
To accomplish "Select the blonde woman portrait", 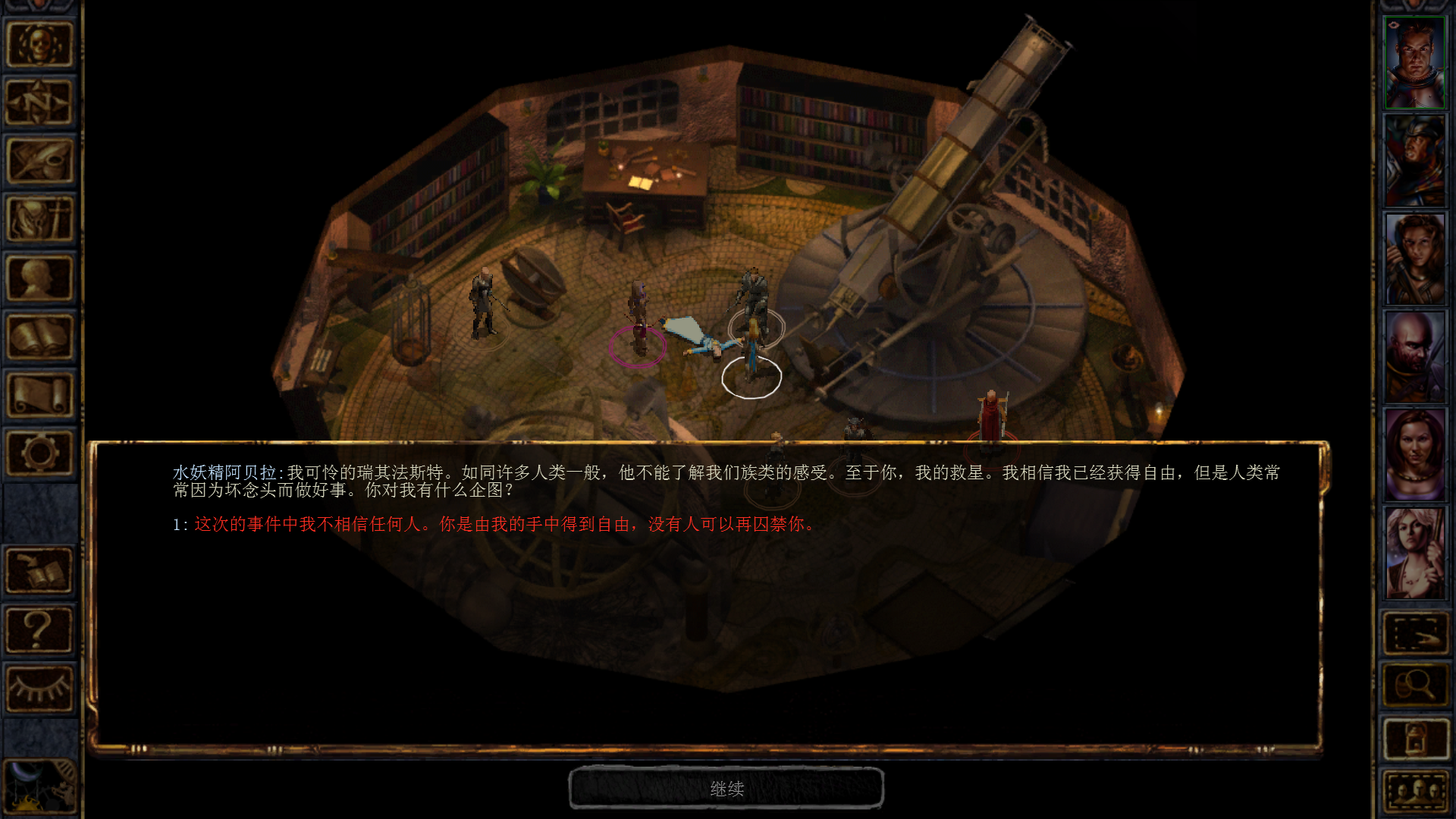I will [x=1414, y=552].
